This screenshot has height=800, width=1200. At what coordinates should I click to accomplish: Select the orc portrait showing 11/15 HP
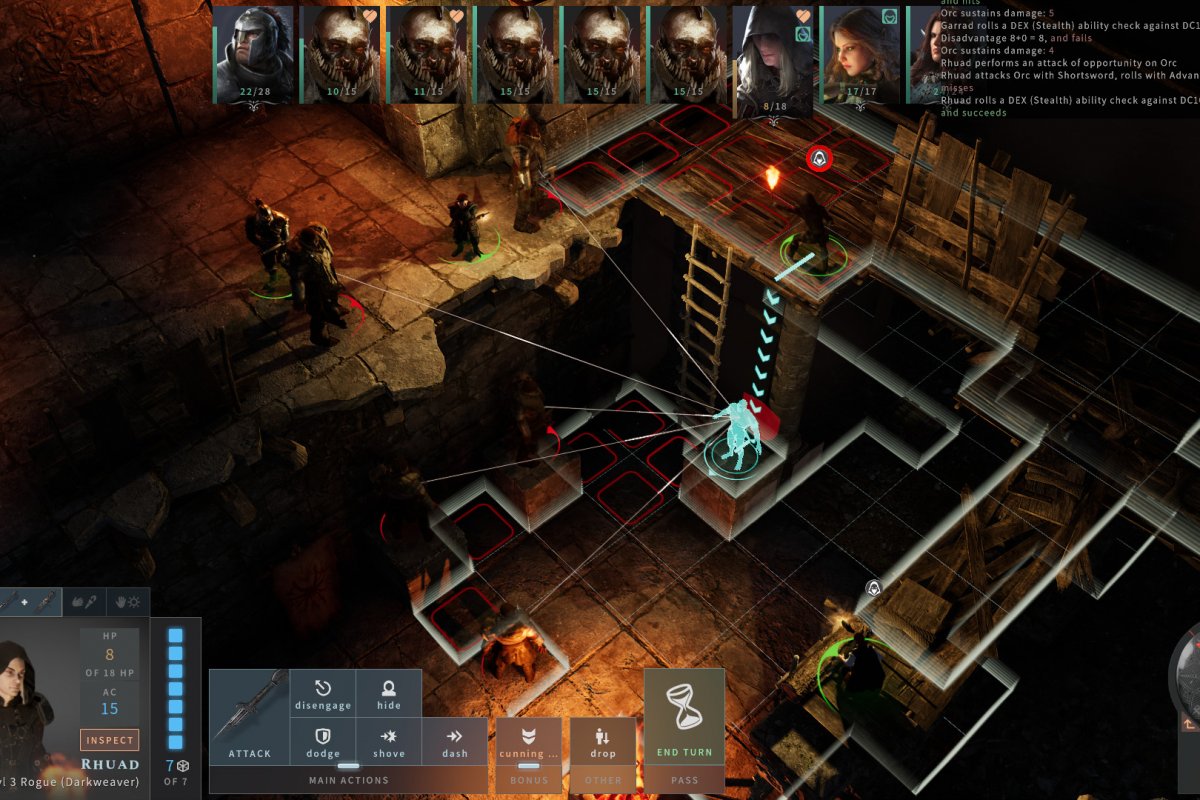(427, 54)
